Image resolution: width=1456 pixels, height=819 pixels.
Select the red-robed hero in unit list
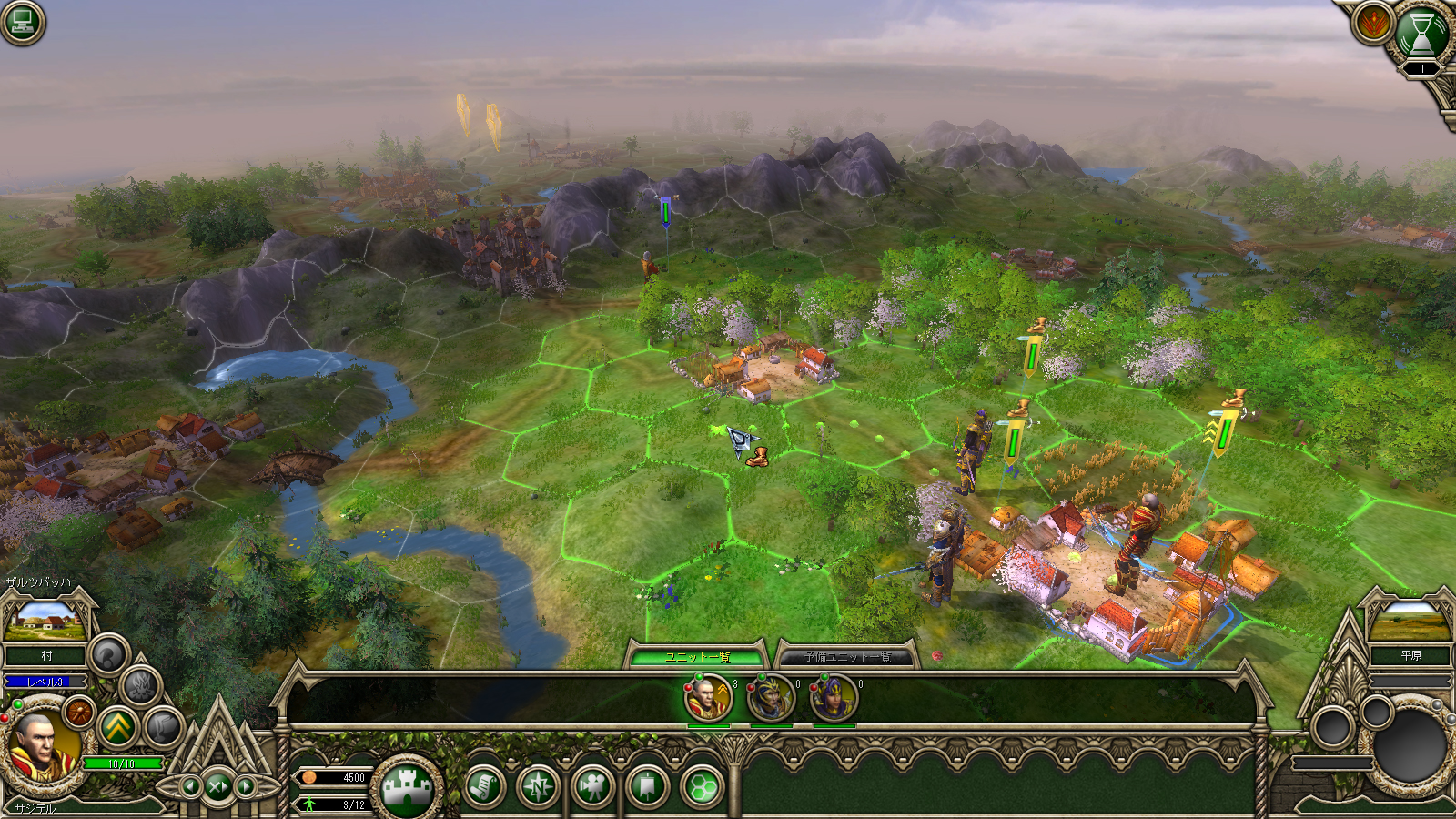point(708,699)
